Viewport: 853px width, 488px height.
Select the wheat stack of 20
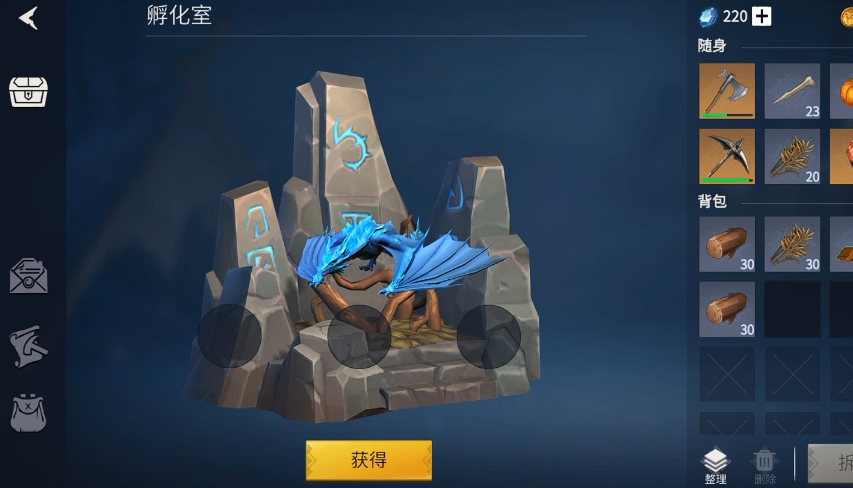click(792, 156)
